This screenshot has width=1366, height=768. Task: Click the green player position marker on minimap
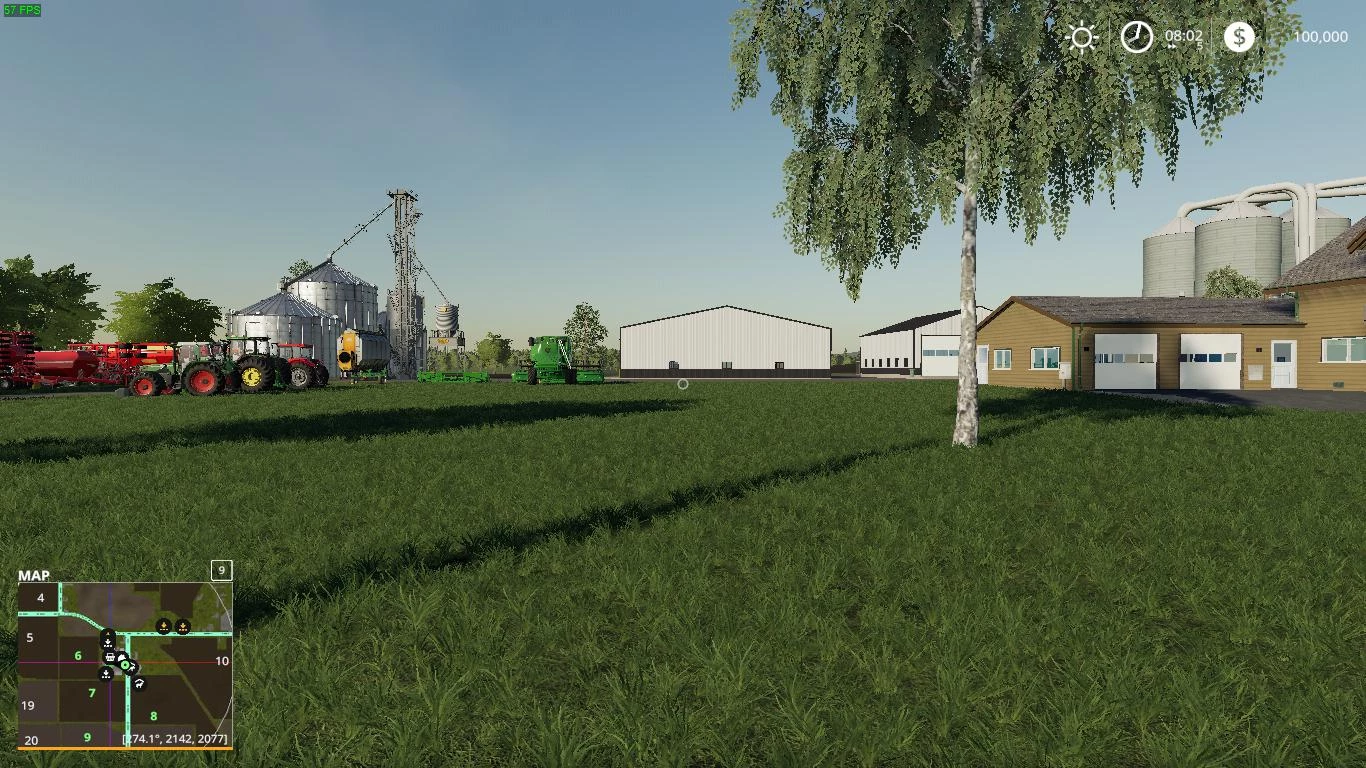click(x=125, y=665)
